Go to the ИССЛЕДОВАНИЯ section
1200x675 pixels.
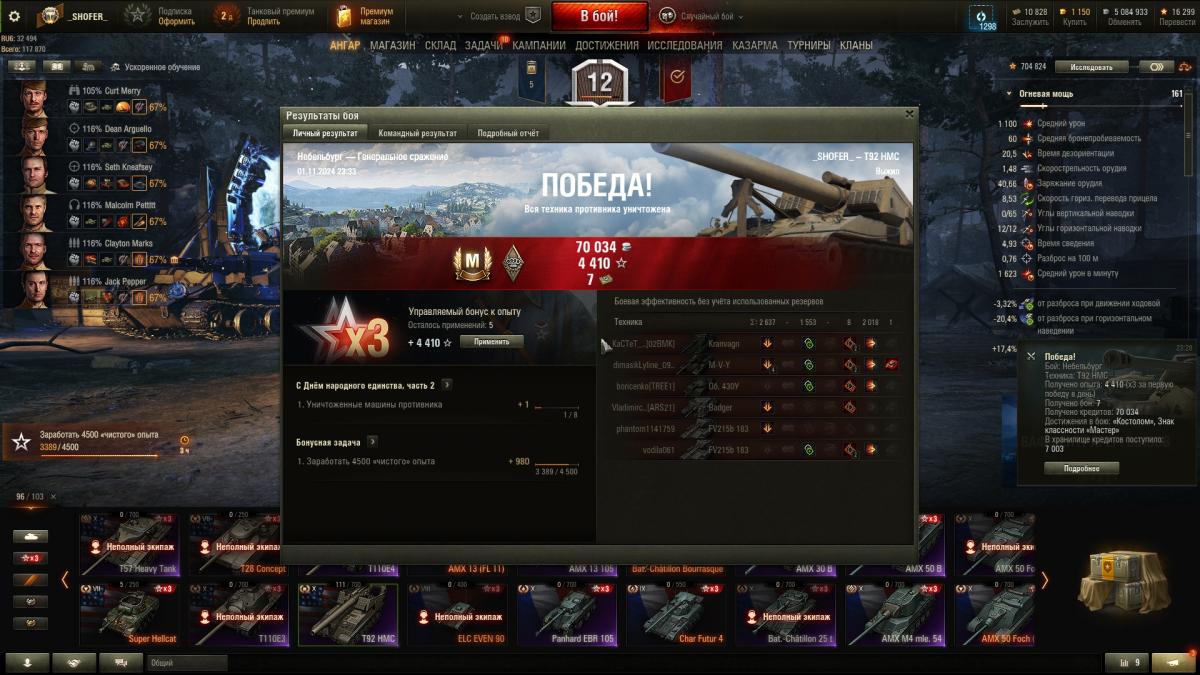coord(684,45)
